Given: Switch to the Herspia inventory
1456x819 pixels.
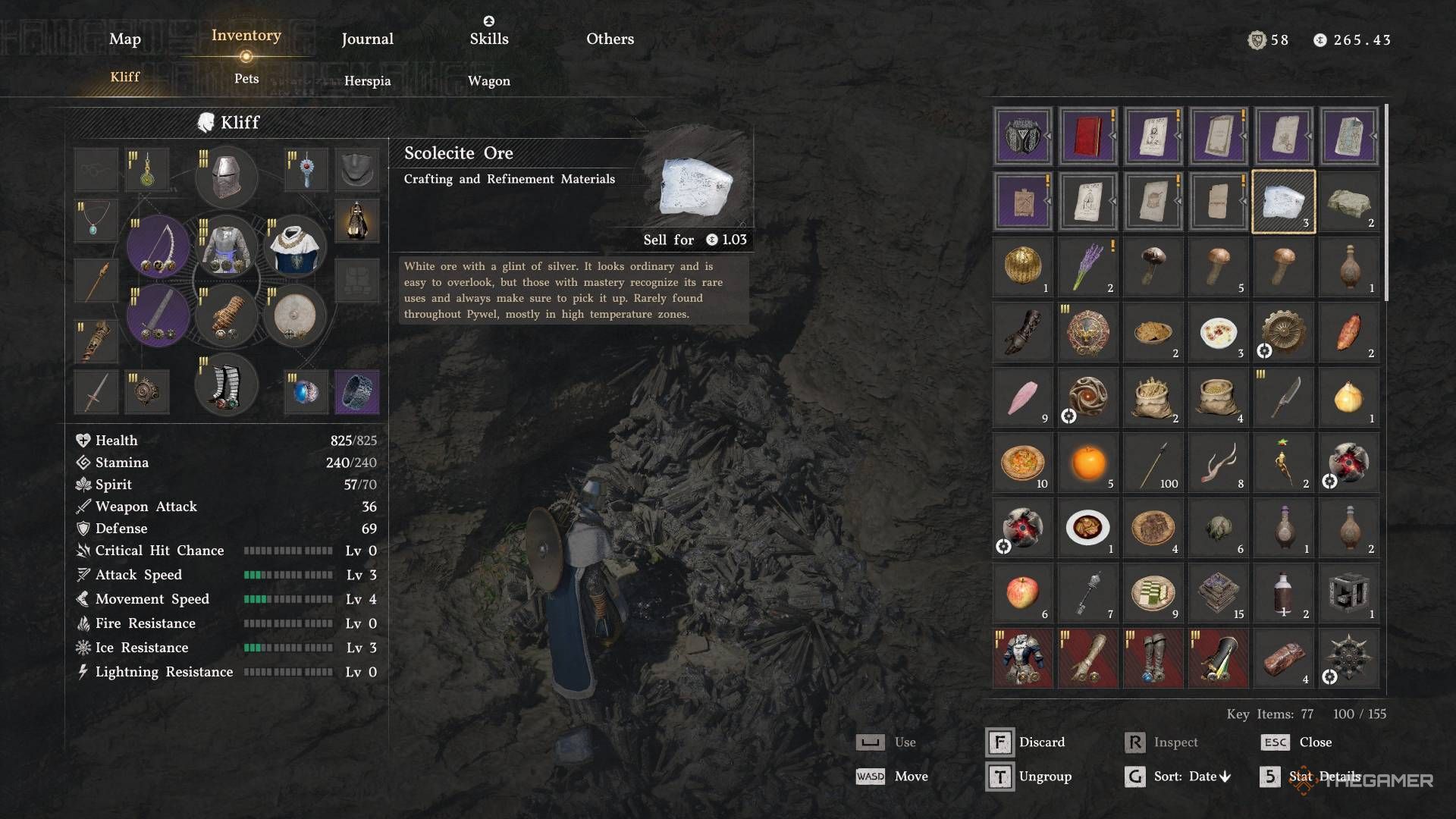Looking at the screenshot, I should coord(367,81).
